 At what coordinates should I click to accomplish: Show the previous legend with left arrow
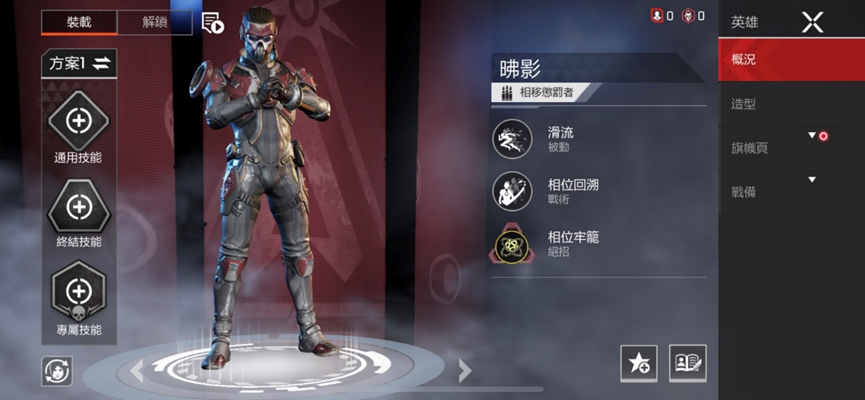tap(137, 371)
